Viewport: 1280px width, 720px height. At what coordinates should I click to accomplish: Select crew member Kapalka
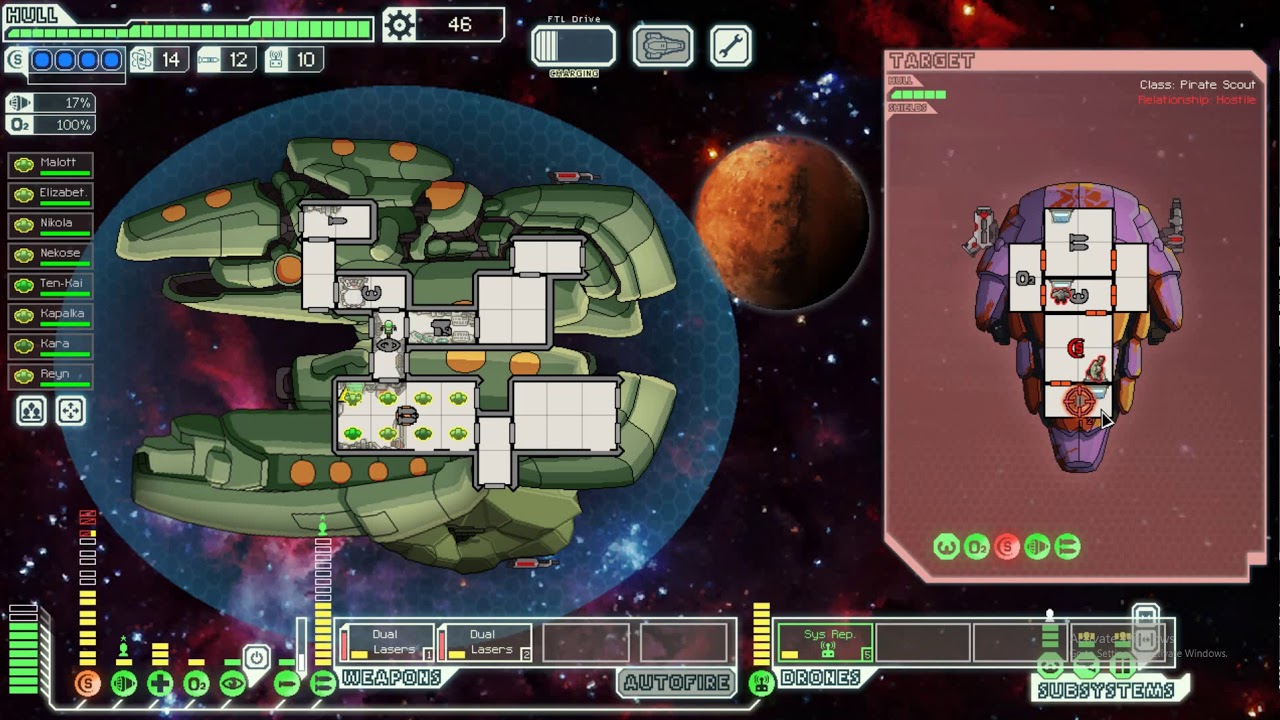point(51,314)
